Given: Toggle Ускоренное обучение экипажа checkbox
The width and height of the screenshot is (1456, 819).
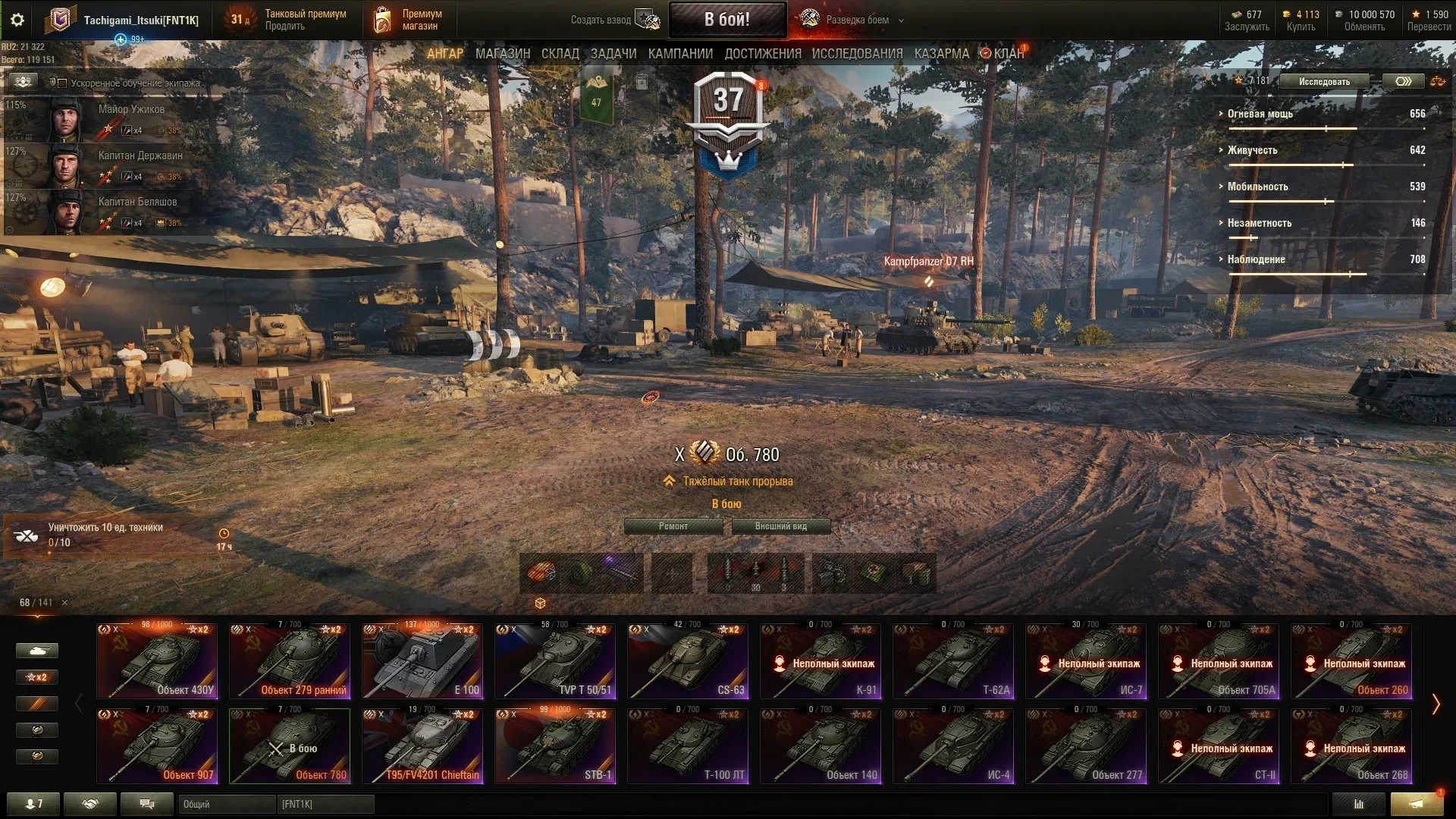Looking at the screenshot, I should (x=63, y=83).
